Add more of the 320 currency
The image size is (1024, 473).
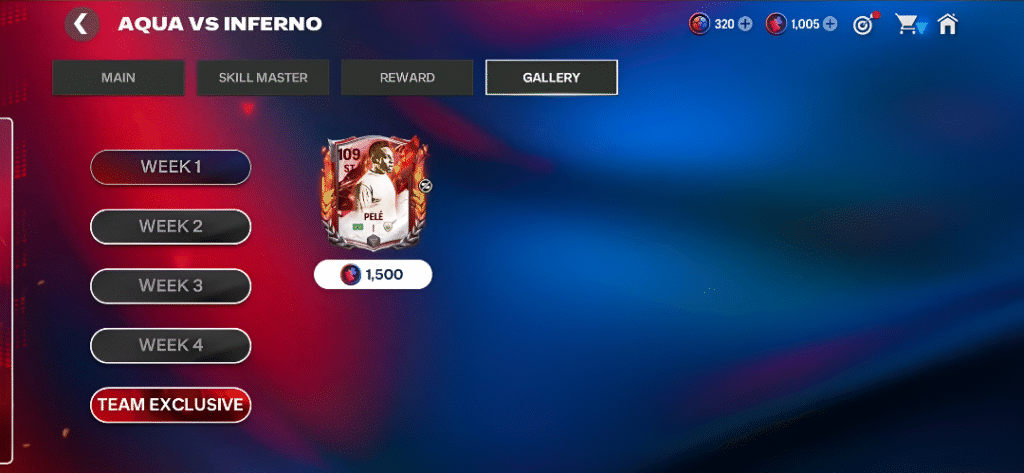pyautogui.click(x=745, y=24)
